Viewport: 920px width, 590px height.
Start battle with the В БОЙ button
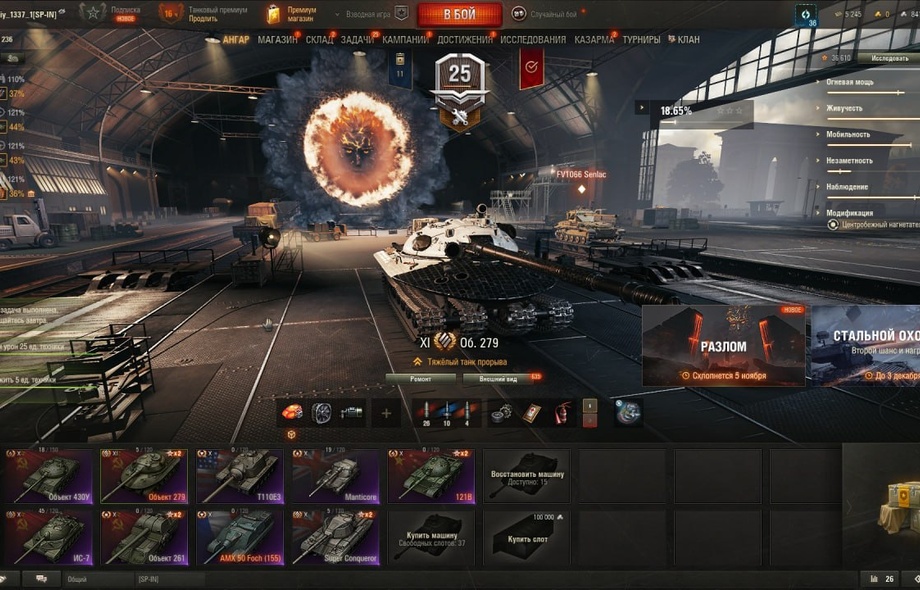[459, 14]
